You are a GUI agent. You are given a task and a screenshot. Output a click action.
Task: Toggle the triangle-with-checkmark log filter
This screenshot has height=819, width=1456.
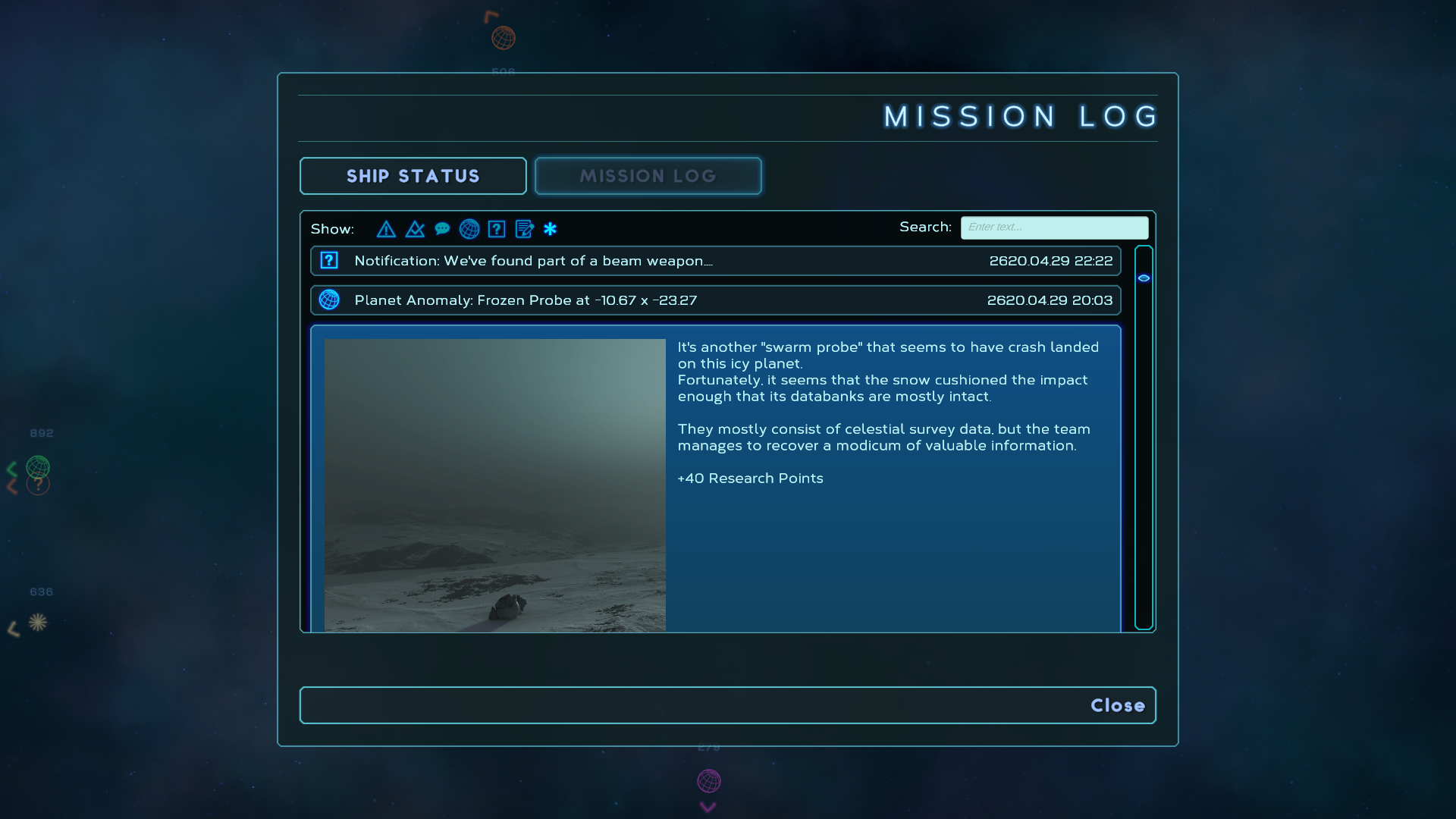coord(415,229)
